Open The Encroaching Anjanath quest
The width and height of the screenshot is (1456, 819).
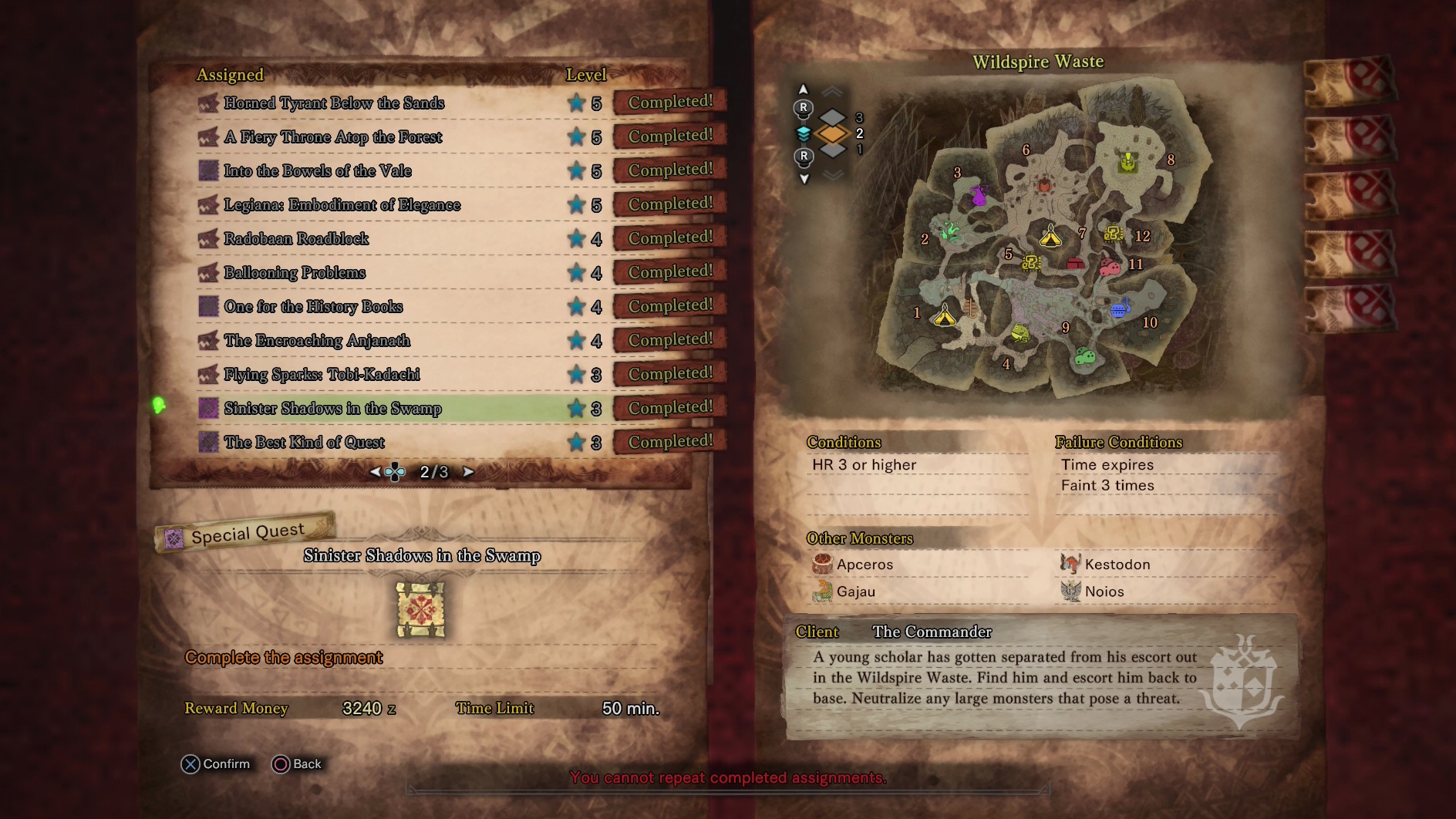(x=317, y=341)
